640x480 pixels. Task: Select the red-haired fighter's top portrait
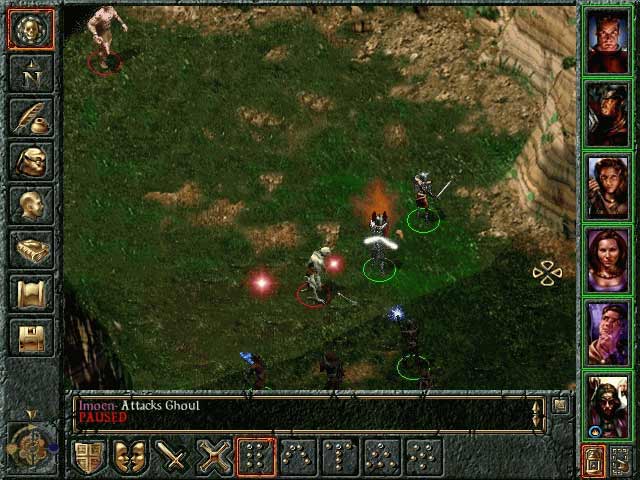click(x=607, y=41)
